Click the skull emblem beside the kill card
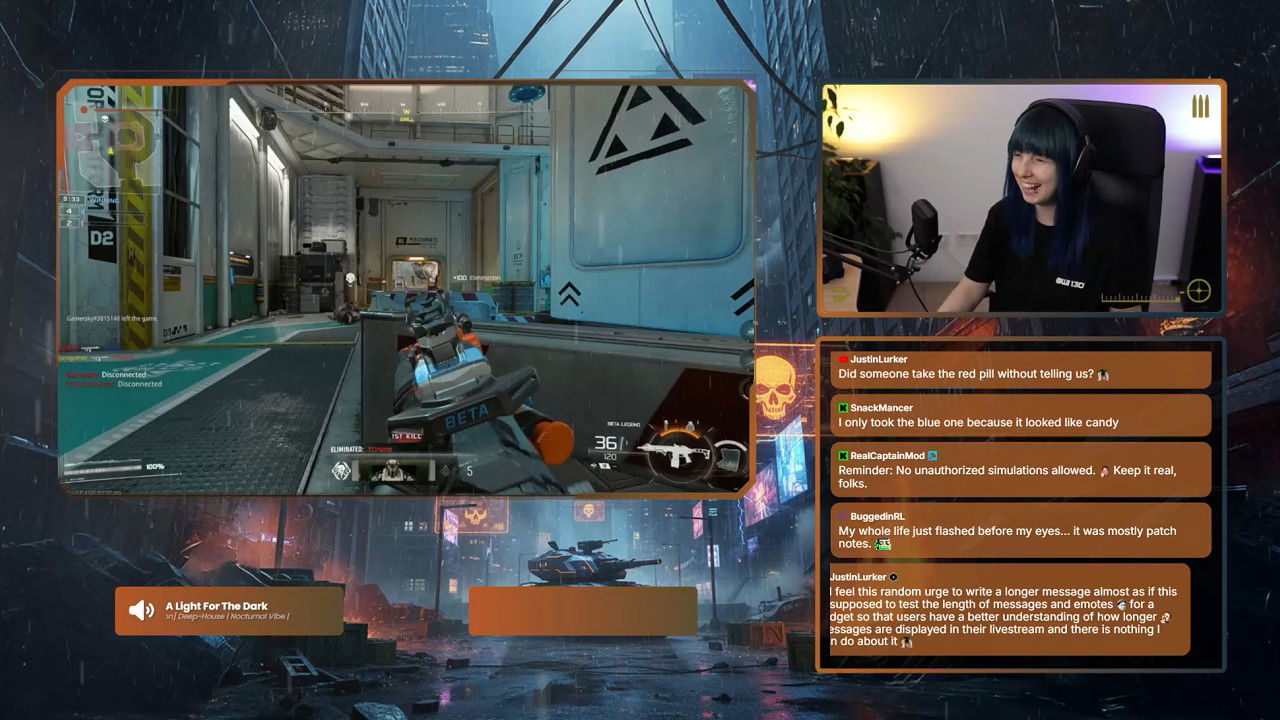The height and width of the screenshot is (720, 1280). 342,471
